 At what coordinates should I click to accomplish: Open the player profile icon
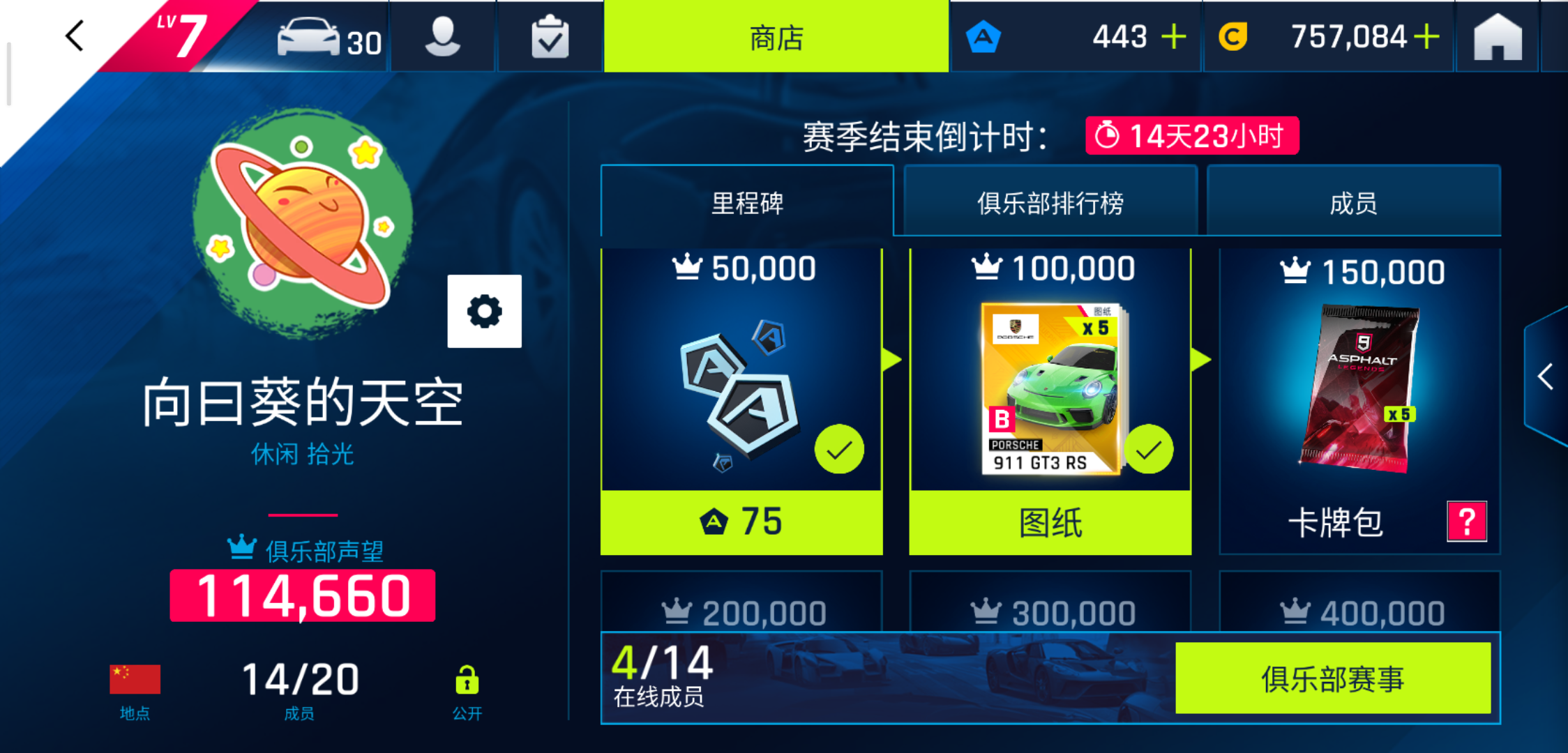[x=444, y=36]
